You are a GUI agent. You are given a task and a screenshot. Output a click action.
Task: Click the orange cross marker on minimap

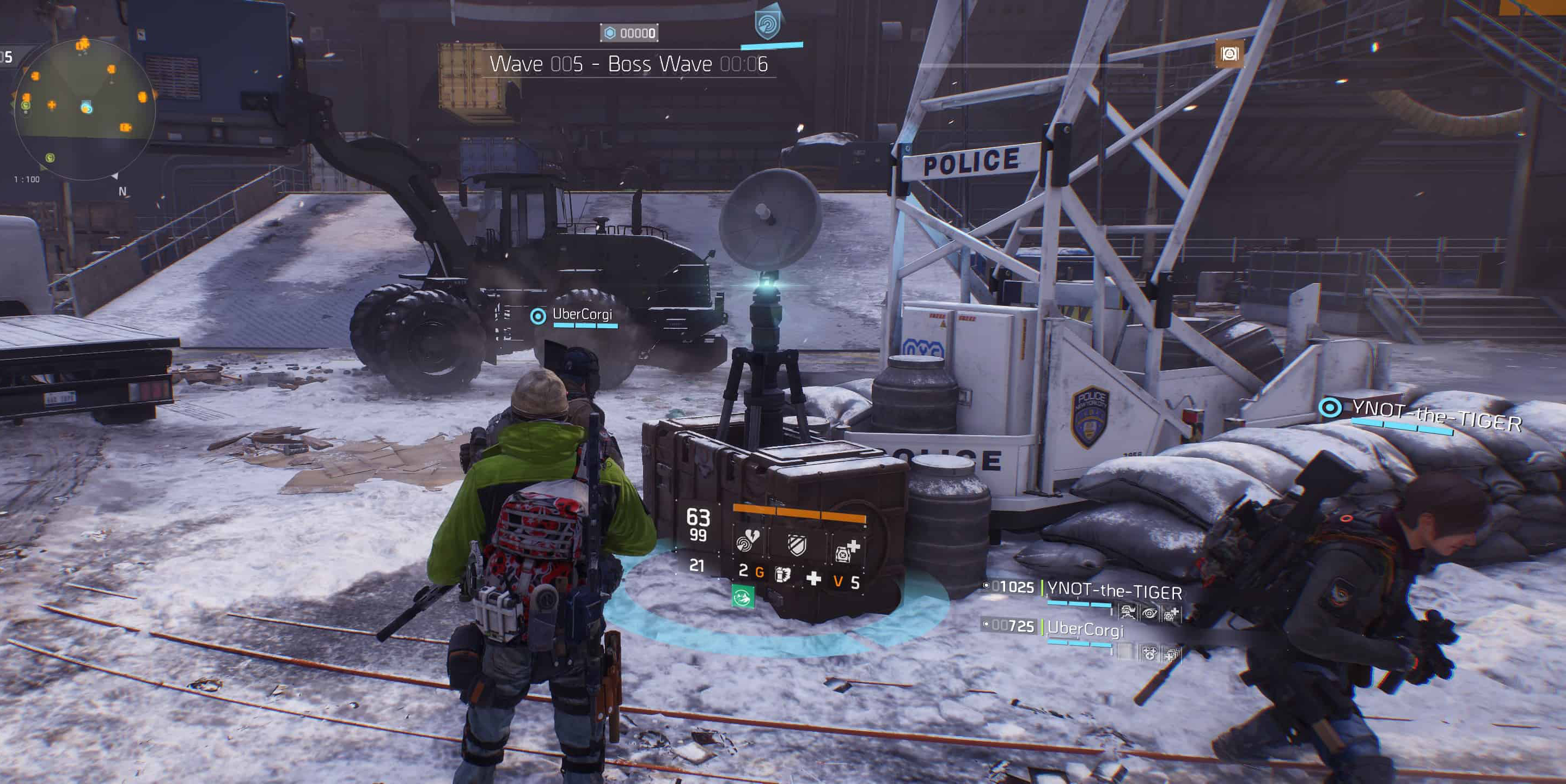(x=52, y=105)
